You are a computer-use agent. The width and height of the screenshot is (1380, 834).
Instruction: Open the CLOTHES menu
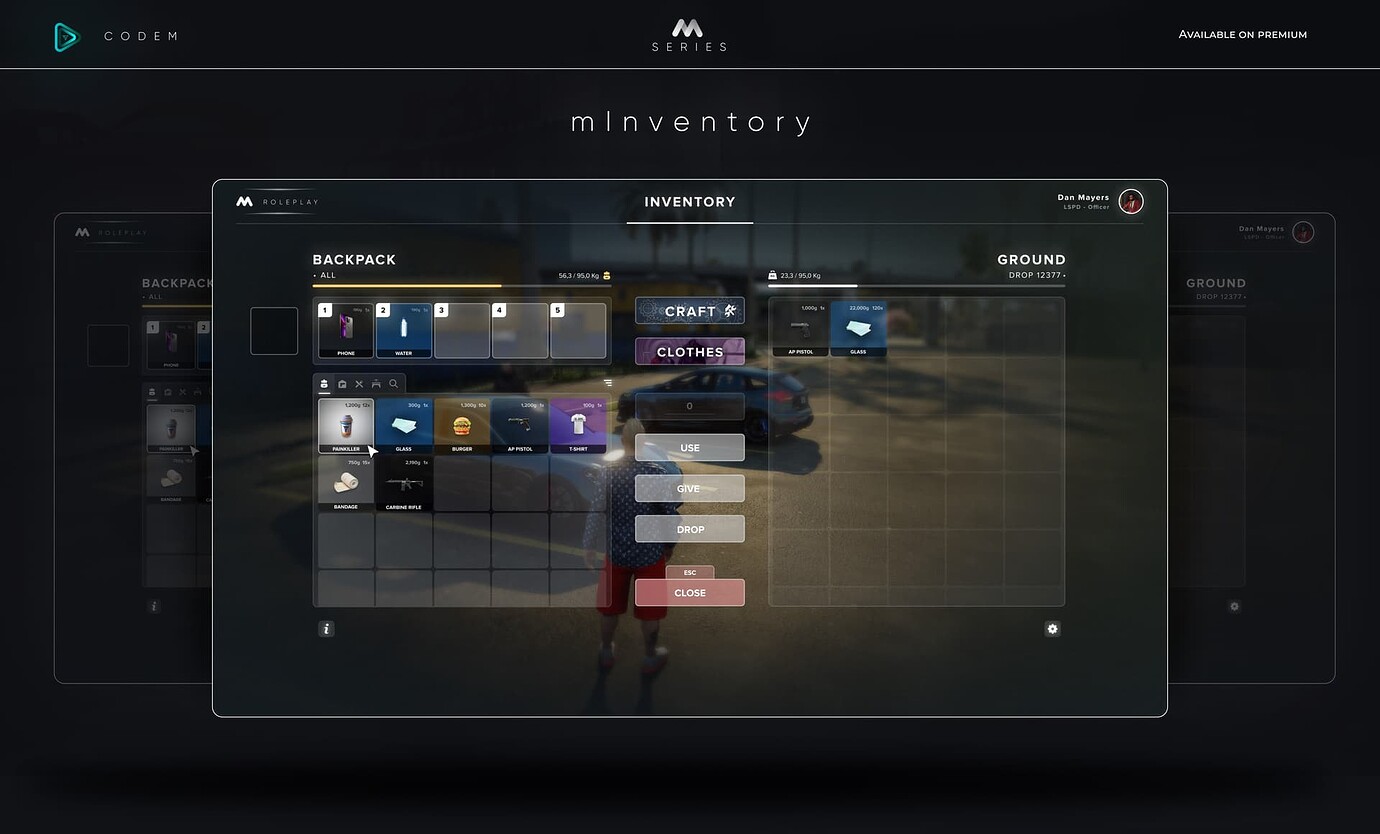(689, 351)
